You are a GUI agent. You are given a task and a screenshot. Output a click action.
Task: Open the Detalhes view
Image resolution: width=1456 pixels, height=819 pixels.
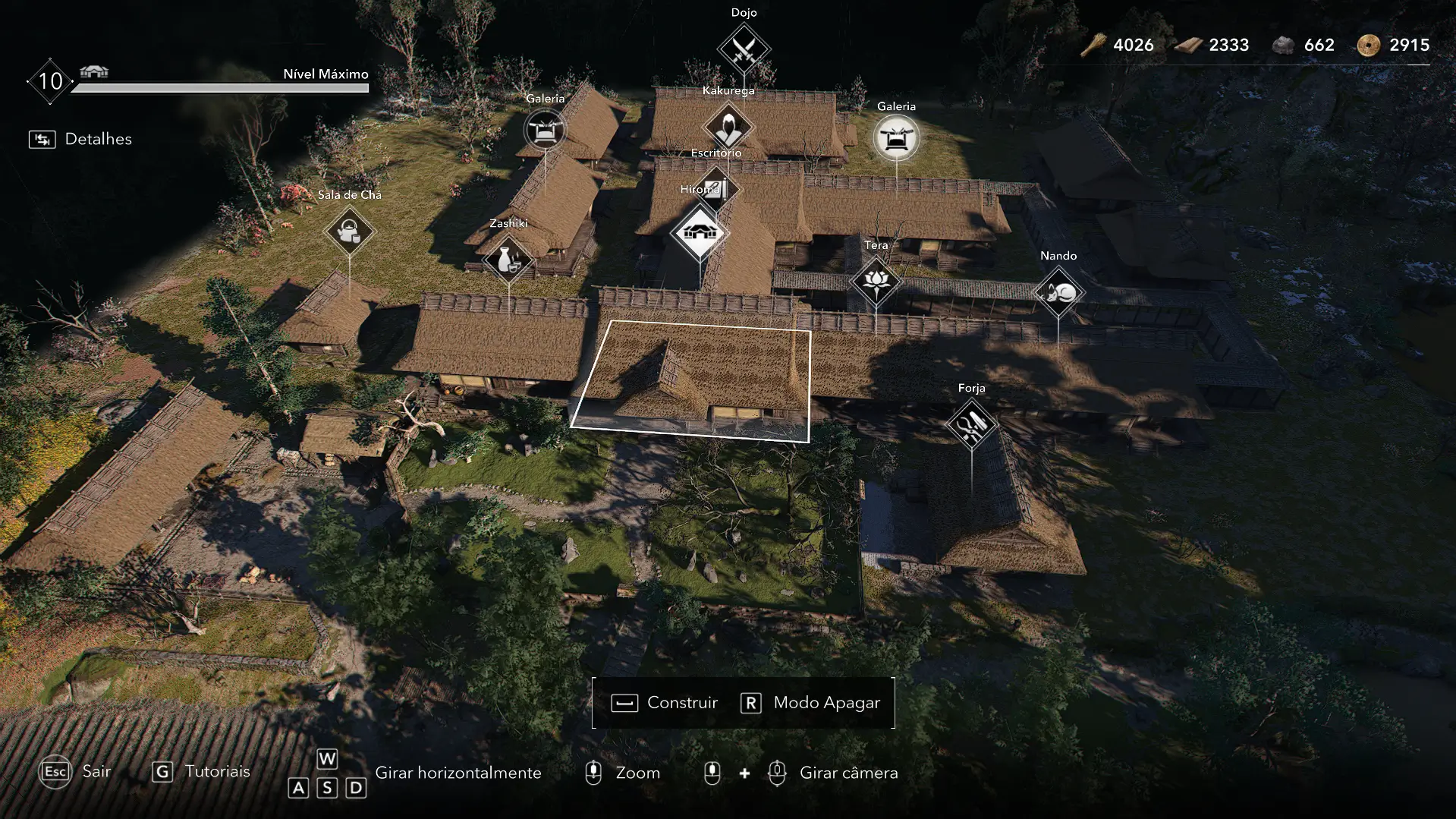tap(81, 139)
